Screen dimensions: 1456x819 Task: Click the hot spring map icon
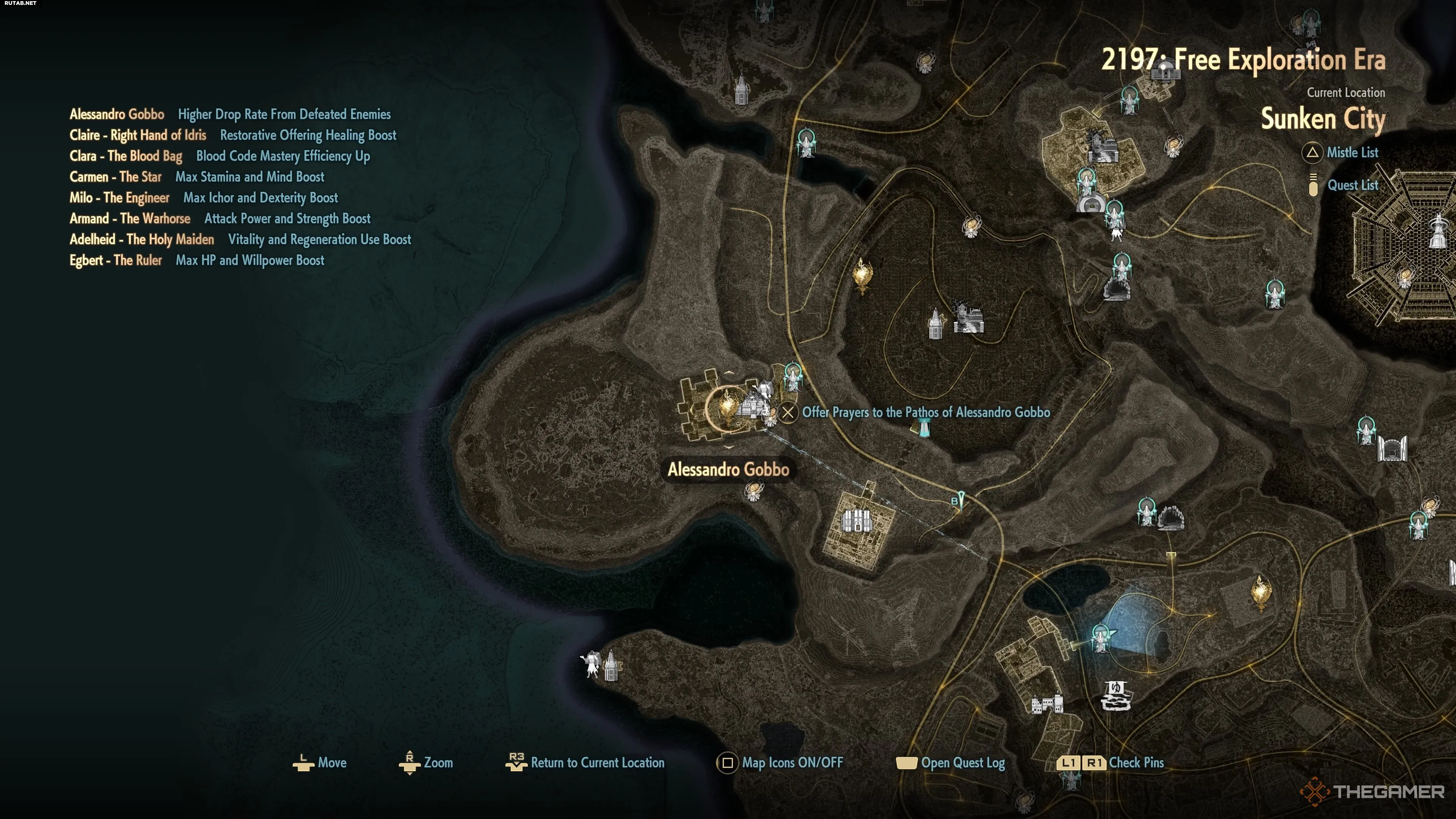pyautogui.click(x=1116, y=695)
